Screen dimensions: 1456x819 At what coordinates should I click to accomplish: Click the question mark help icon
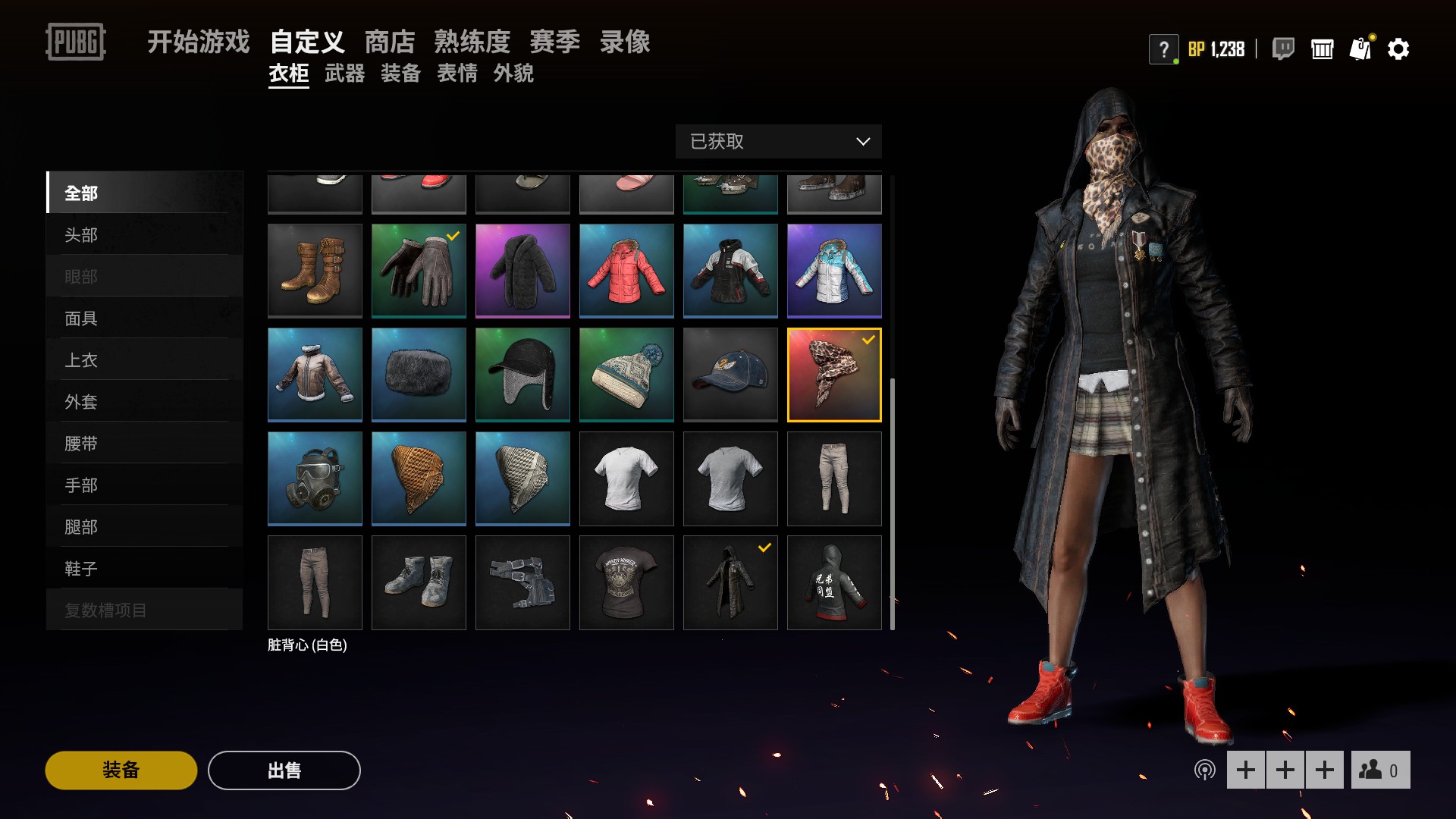1163,50
